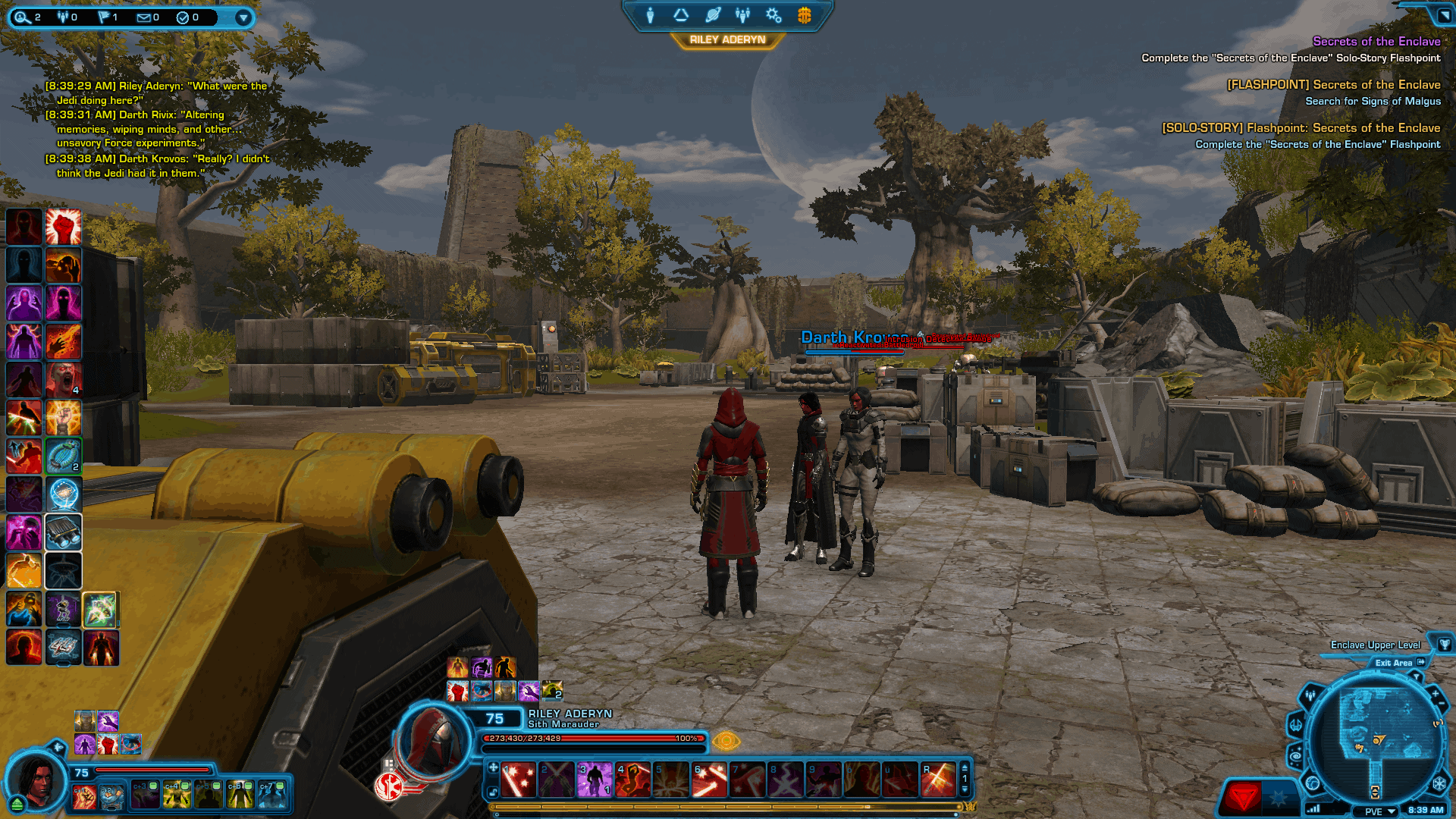The height and width of the screenshot is (819, 1456).
Task: Click the minimap zoom plus control
Action: [x=1434, y=693]
